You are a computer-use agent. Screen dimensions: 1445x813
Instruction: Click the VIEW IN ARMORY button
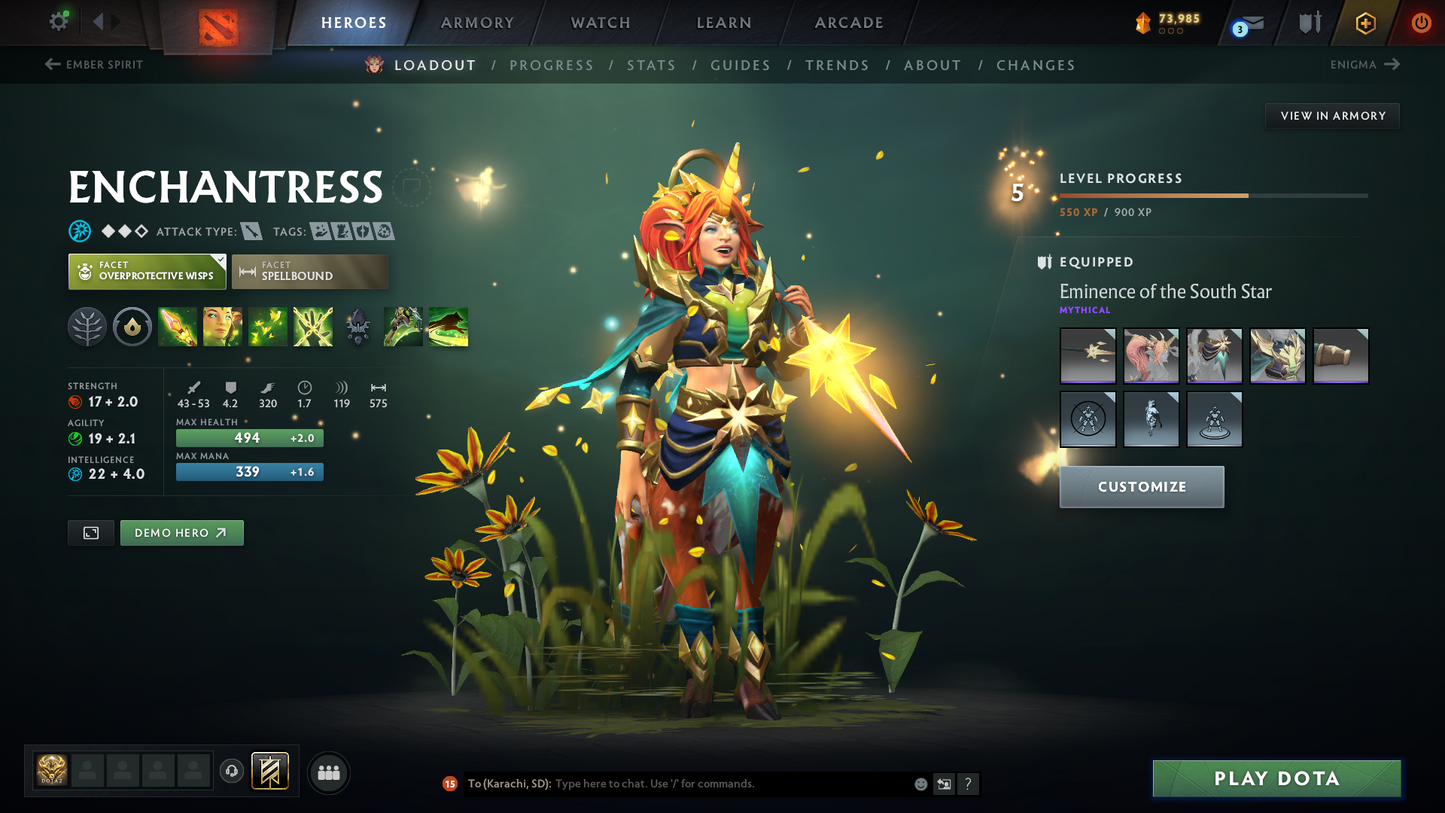pos(1332,115)
